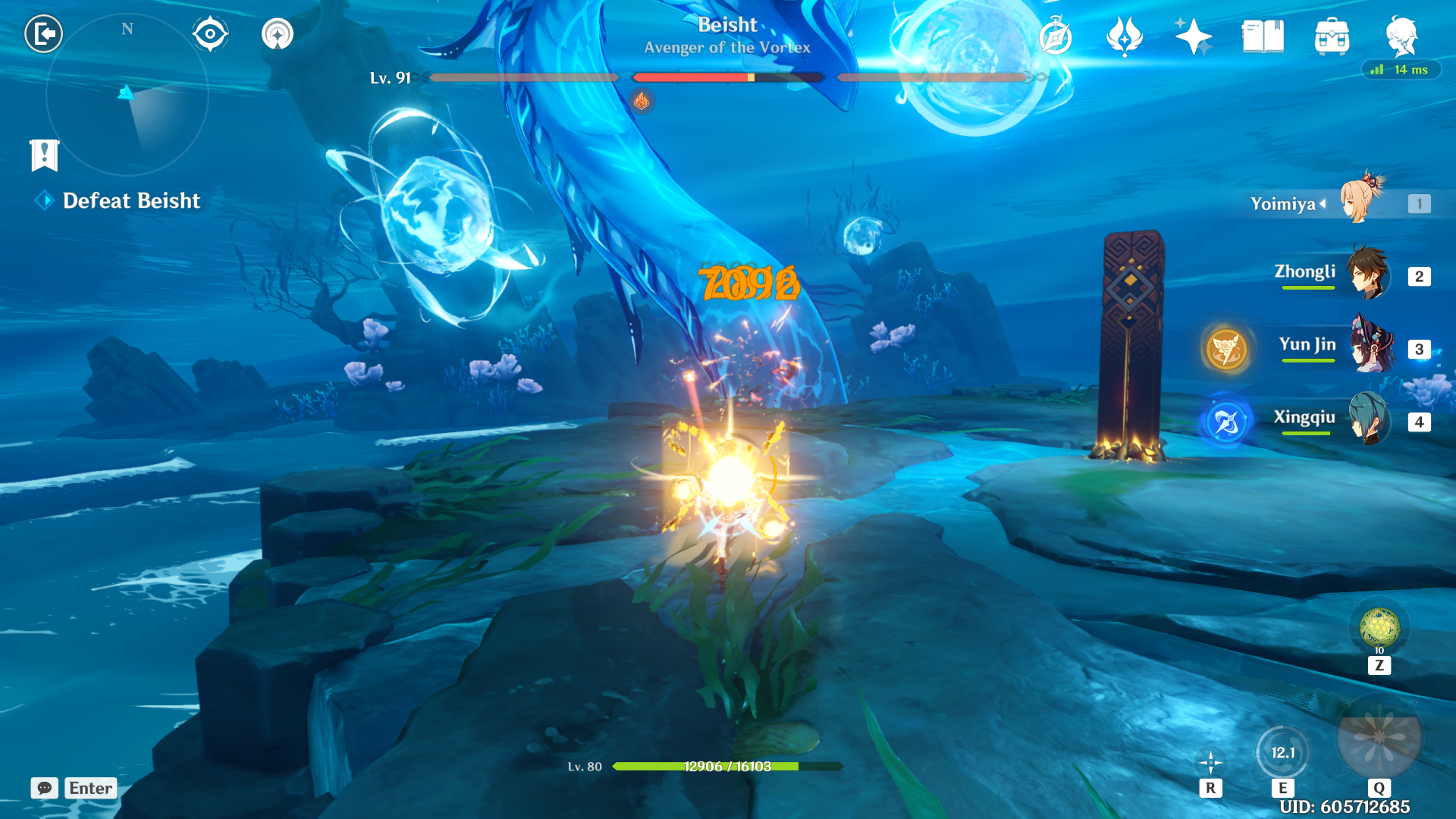Exit the domain via top-left door icon
Viewport: 1456px width, 819px height.
44,33
